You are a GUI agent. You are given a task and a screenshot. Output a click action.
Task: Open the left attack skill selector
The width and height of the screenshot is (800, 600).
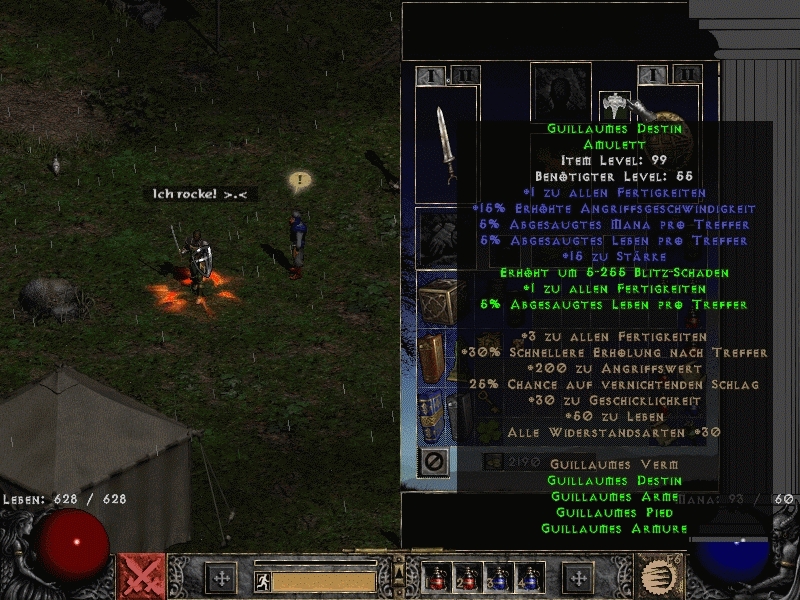pyautogui.click(x=141, y=577)
